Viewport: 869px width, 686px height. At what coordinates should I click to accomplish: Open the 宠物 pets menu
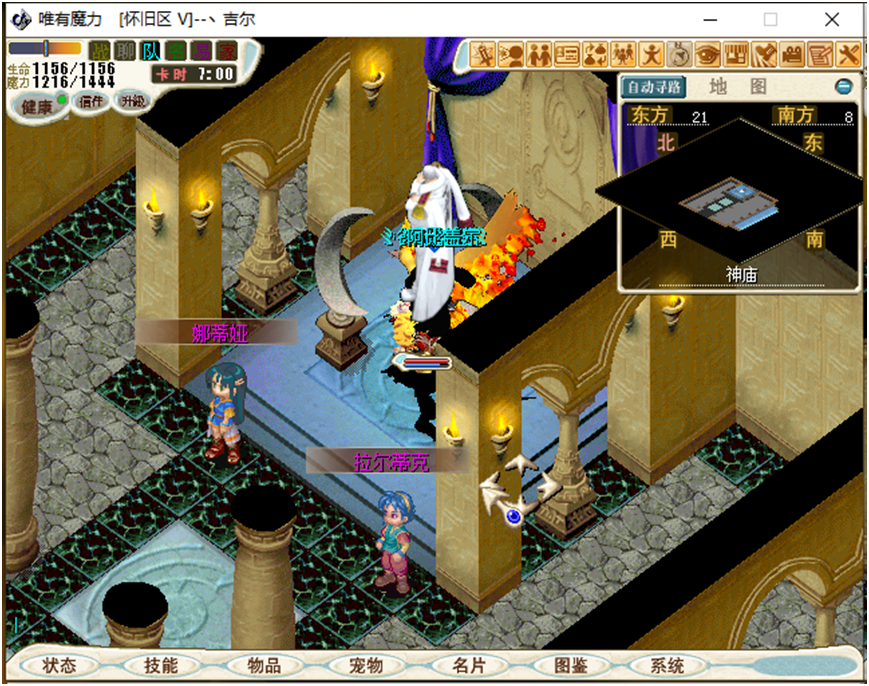(366, 665)
